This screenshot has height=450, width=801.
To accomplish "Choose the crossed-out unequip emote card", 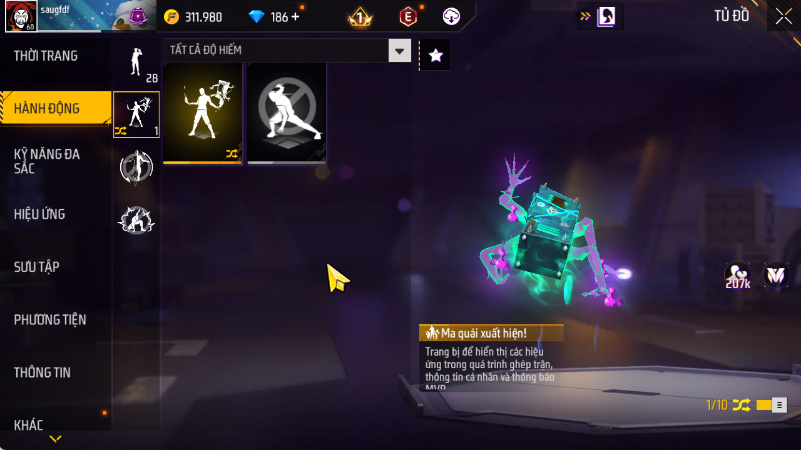I will tap(287, 113).
